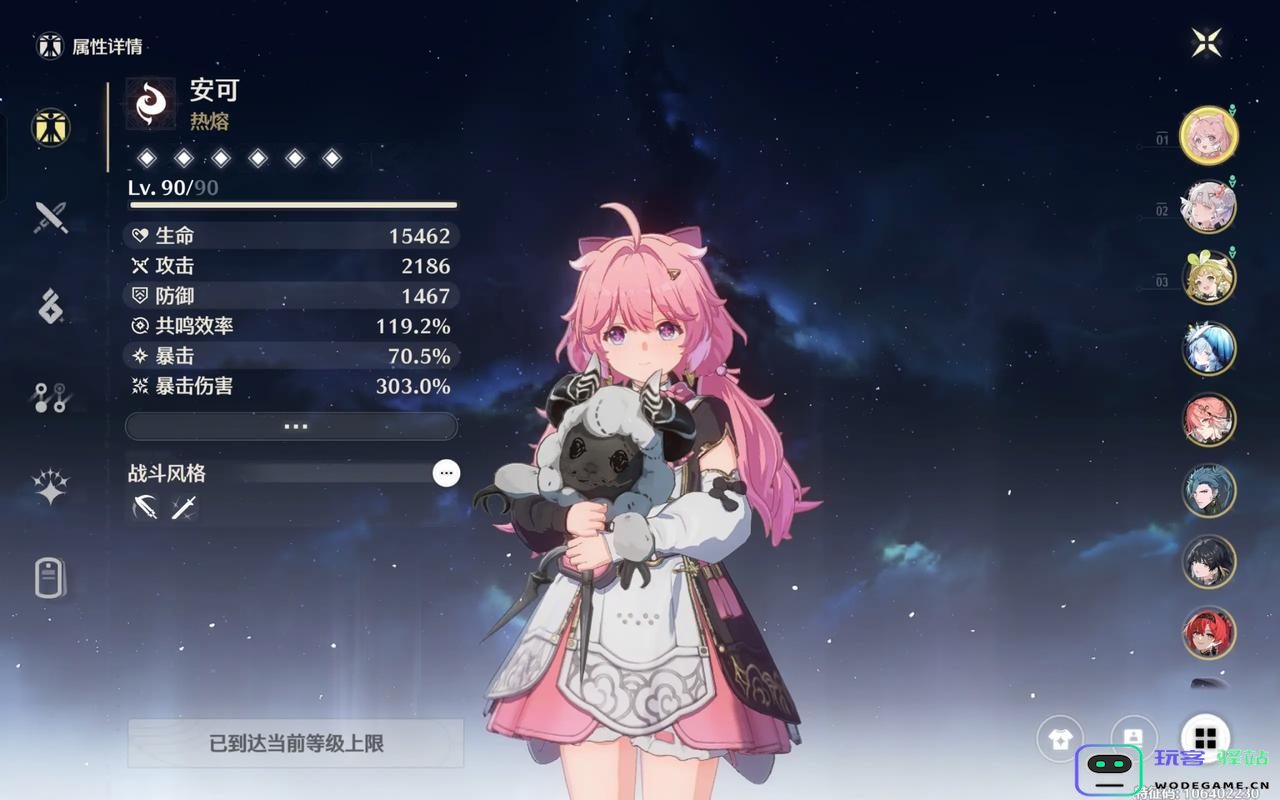Open the outfit menu with the shirt icon
Image resolution: width=1280 pixels, height=800 pixels.
coord(1060,739)
